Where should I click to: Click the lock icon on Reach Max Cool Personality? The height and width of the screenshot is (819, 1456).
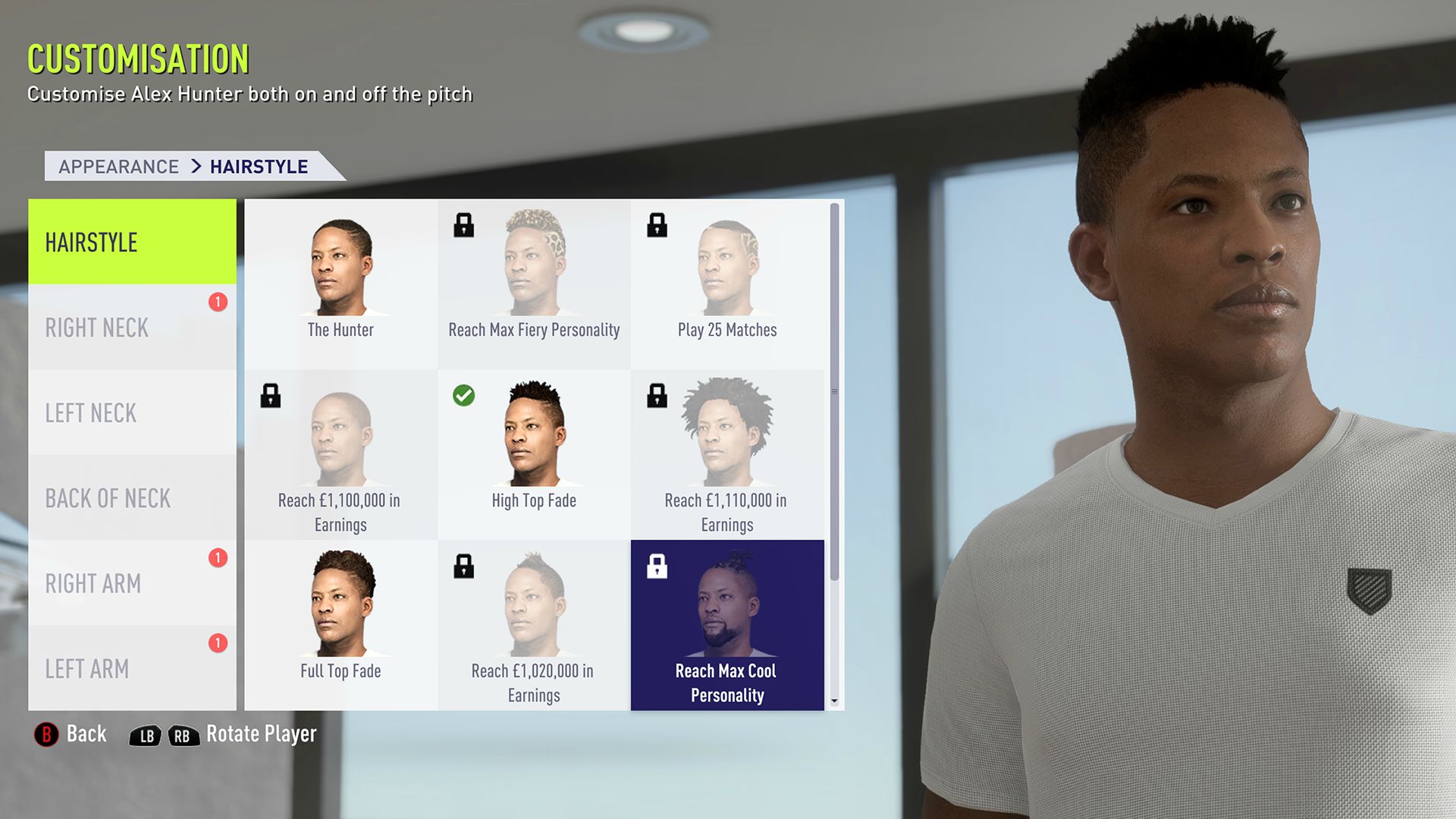point(657,567)
